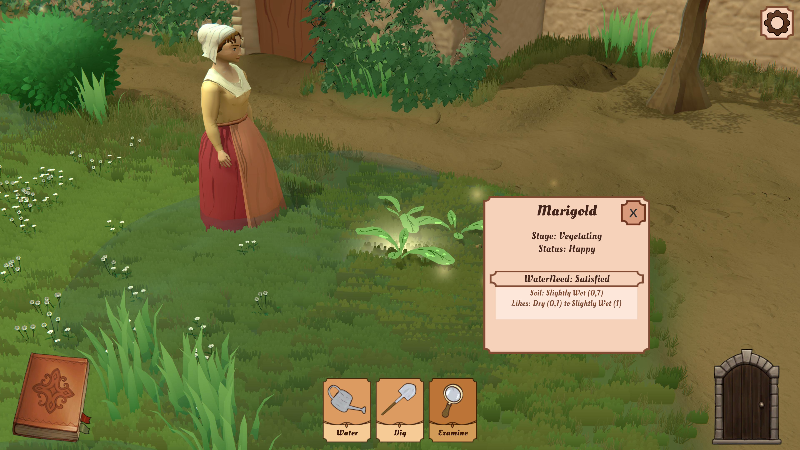
Task: Choose the Dig shovel tool
Action: [400, 408]
